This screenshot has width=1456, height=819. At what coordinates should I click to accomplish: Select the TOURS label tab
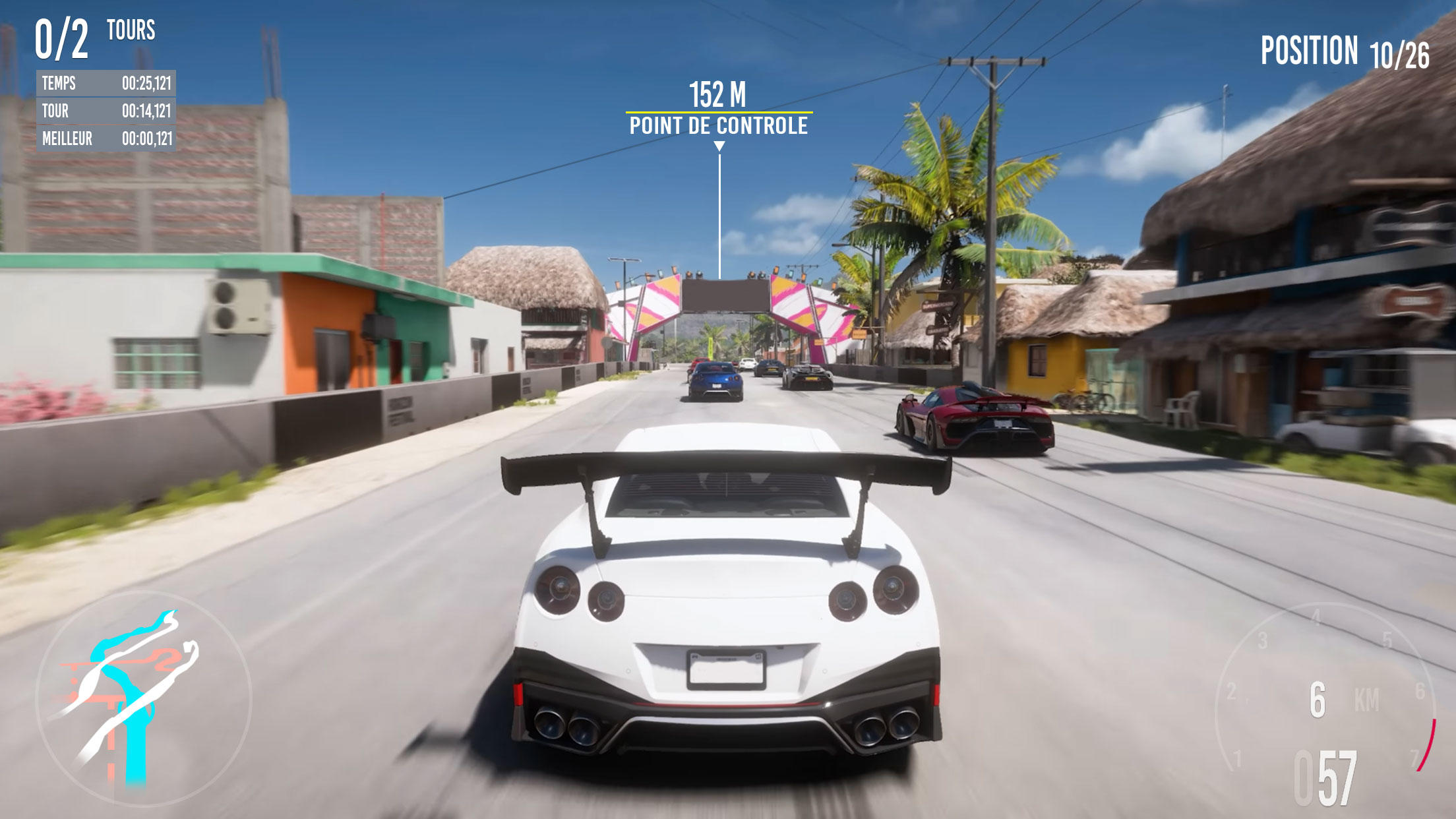point(131,30)
